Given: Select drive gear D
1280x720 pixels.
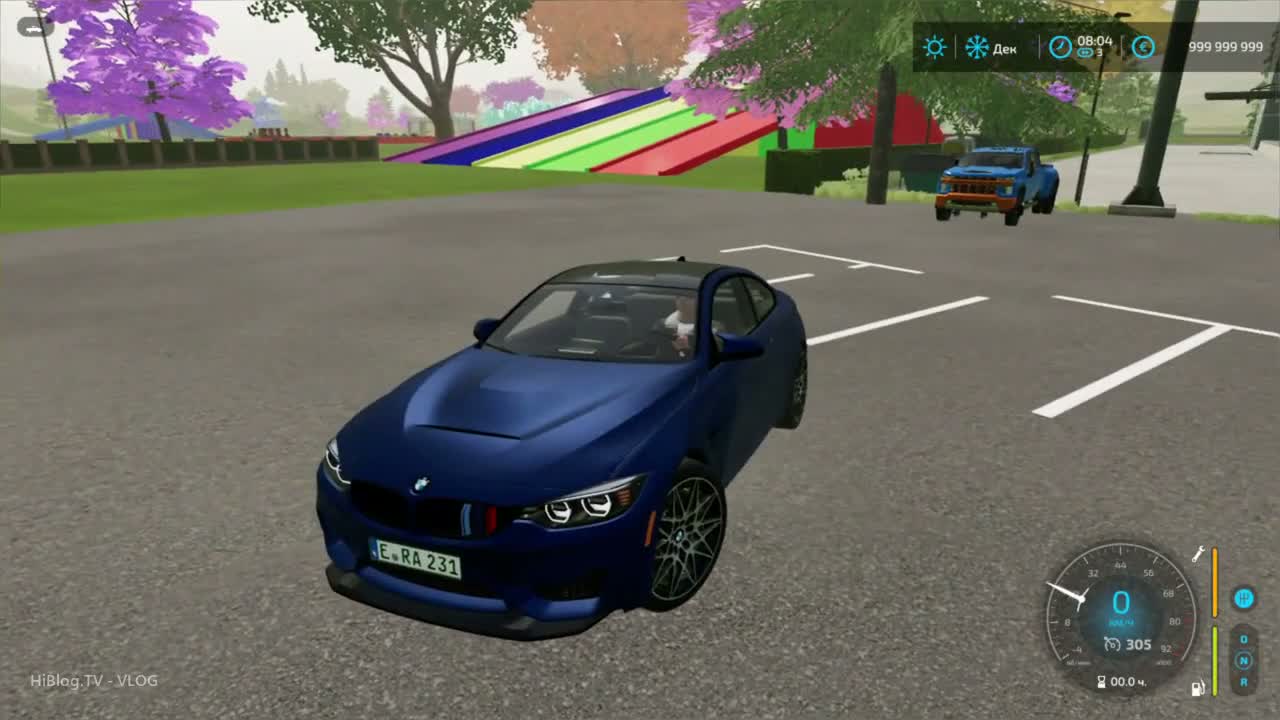Looking at the screenshot, I should pos(1244,639).
